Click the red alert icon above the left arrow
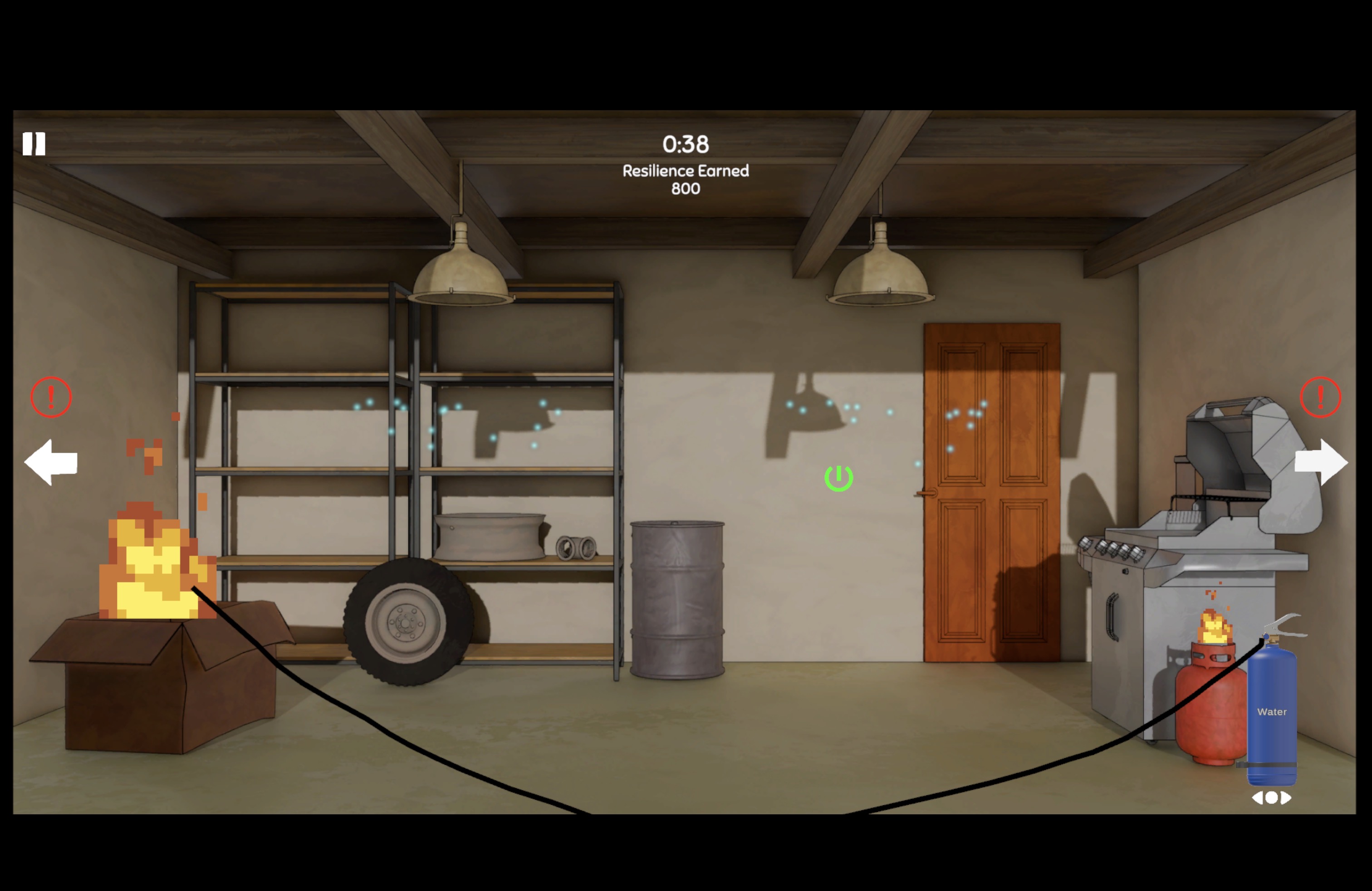 [51, 397]
